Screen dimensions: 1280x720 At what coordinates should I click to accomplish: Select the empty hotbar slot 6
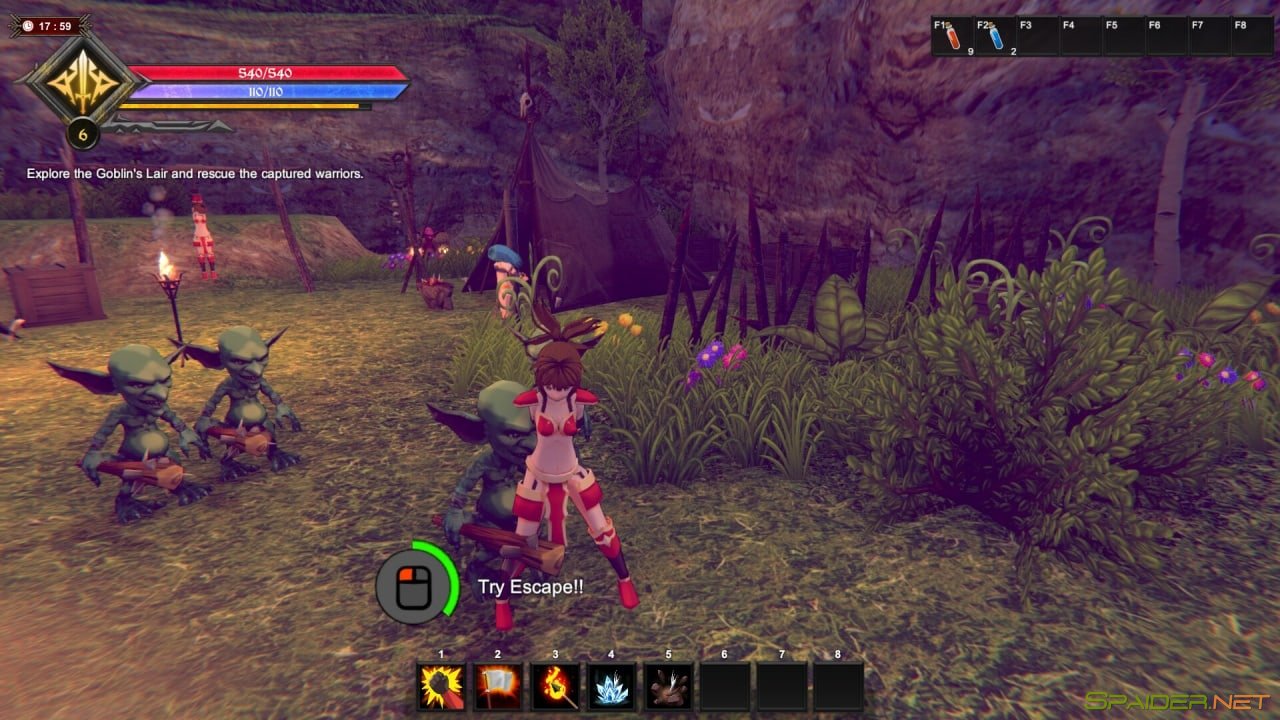point(724,684)
